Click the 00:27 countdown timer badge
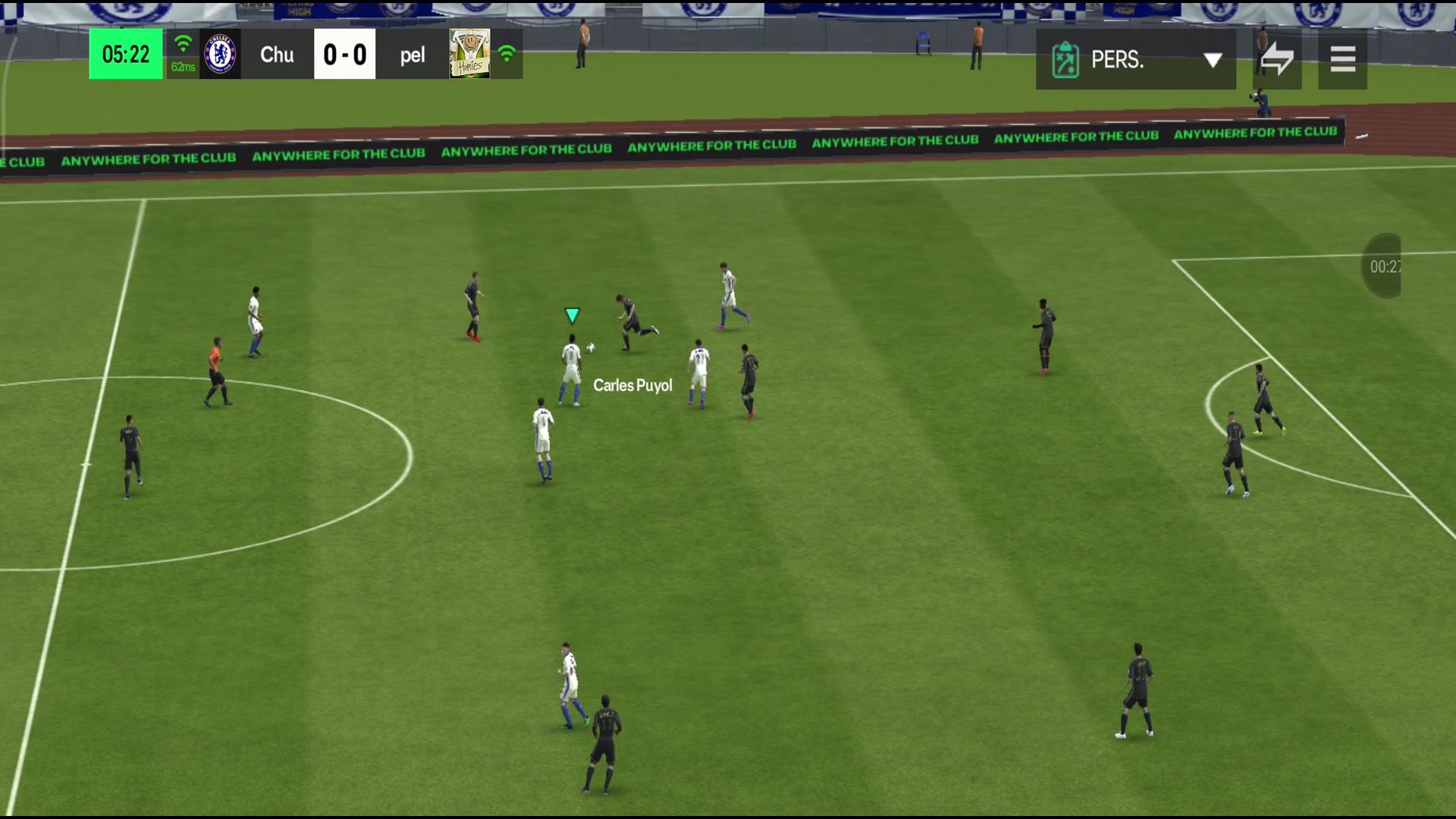 click(1385, 266)
